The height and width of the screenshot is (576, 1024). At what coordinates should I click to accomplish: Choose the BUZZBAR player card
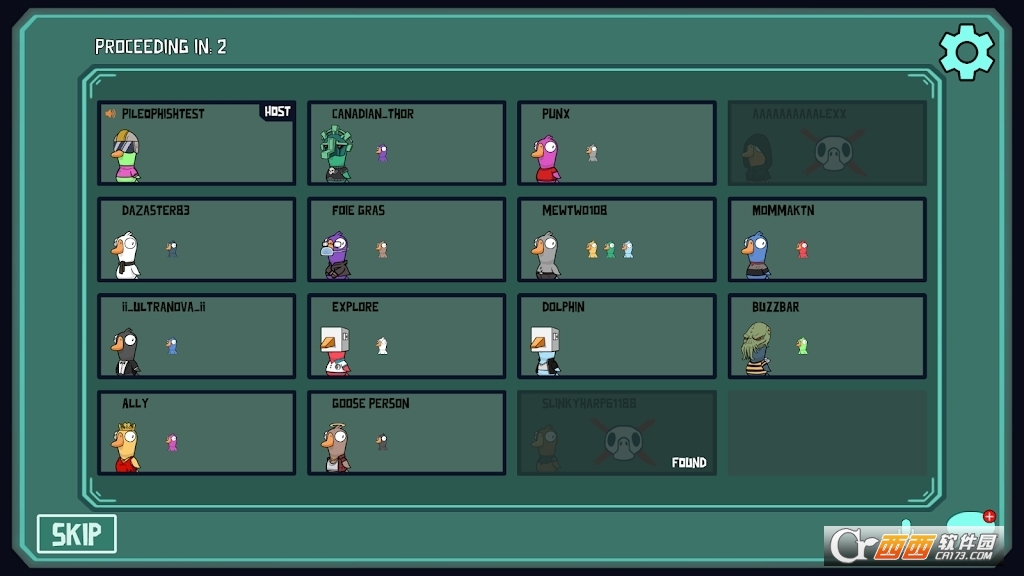[x=827, y=336]
